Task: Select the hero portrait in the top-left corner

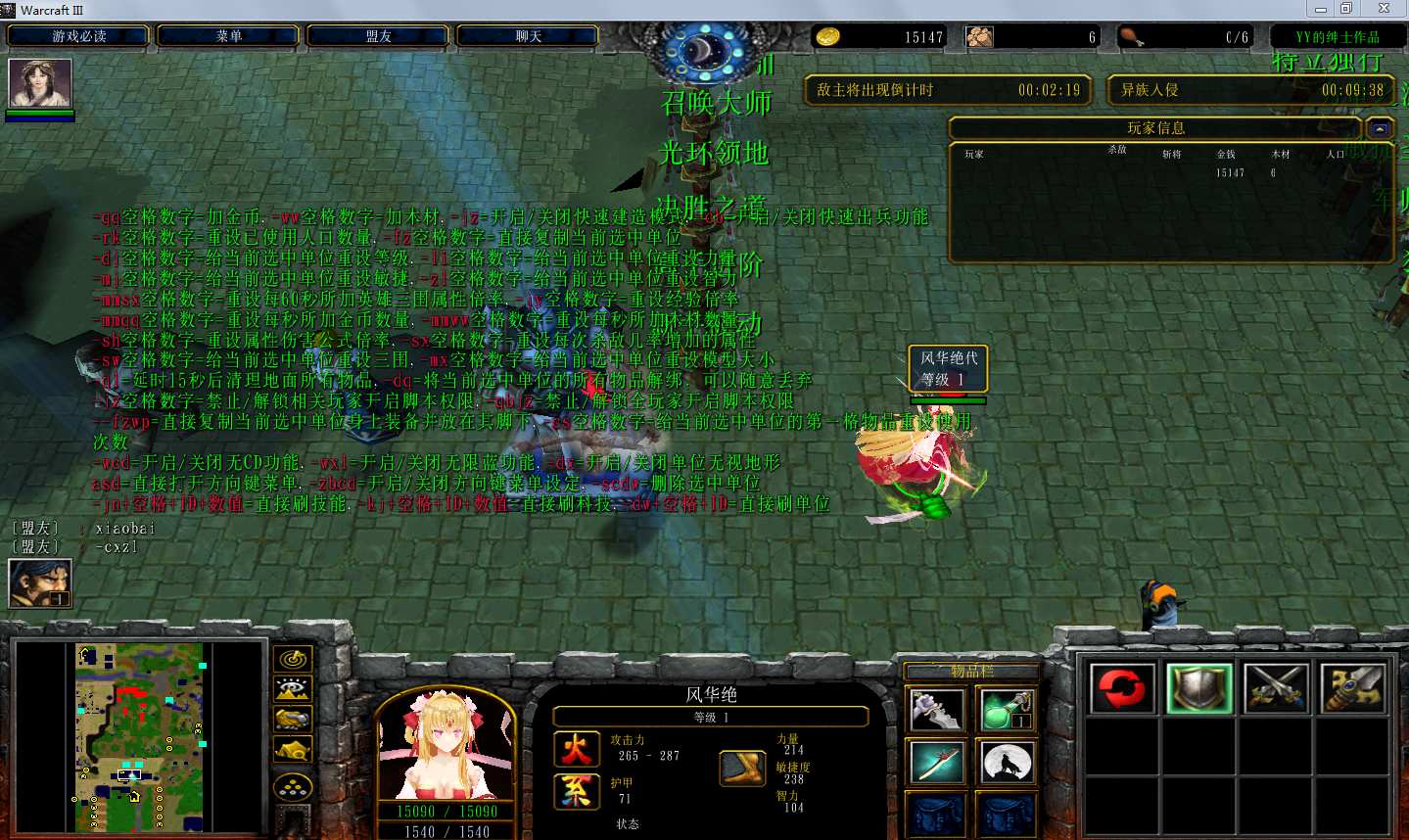Action: (x=40, y=83)
